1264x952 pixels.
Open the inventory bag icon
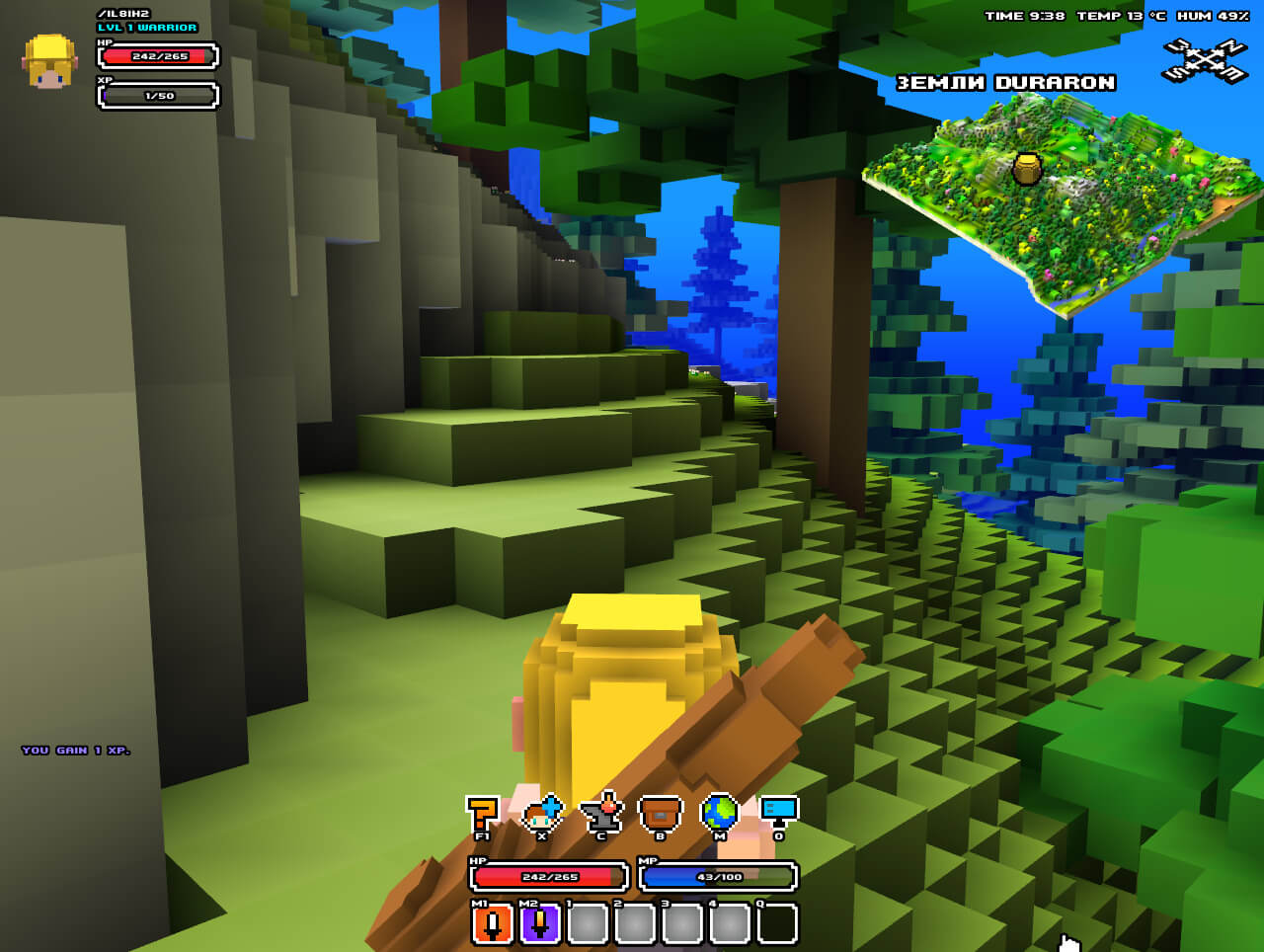point(661,814)
